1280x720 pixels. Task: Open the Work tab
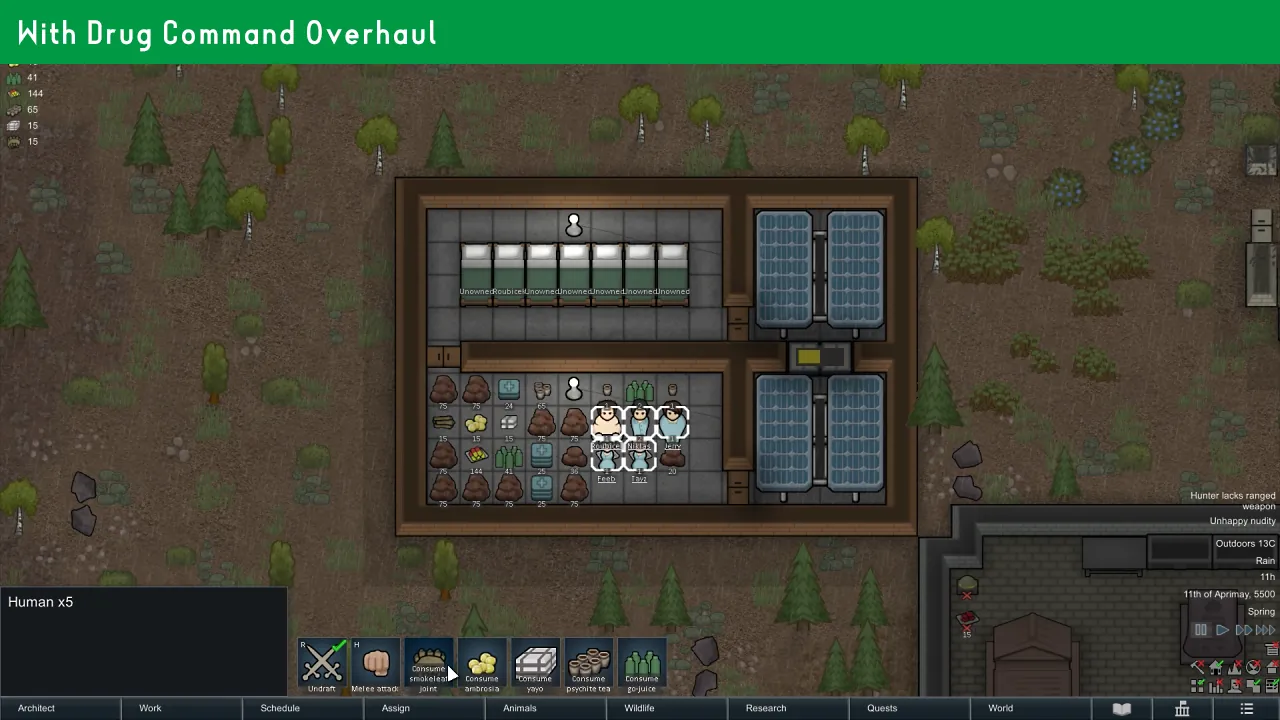pos(150,708)
